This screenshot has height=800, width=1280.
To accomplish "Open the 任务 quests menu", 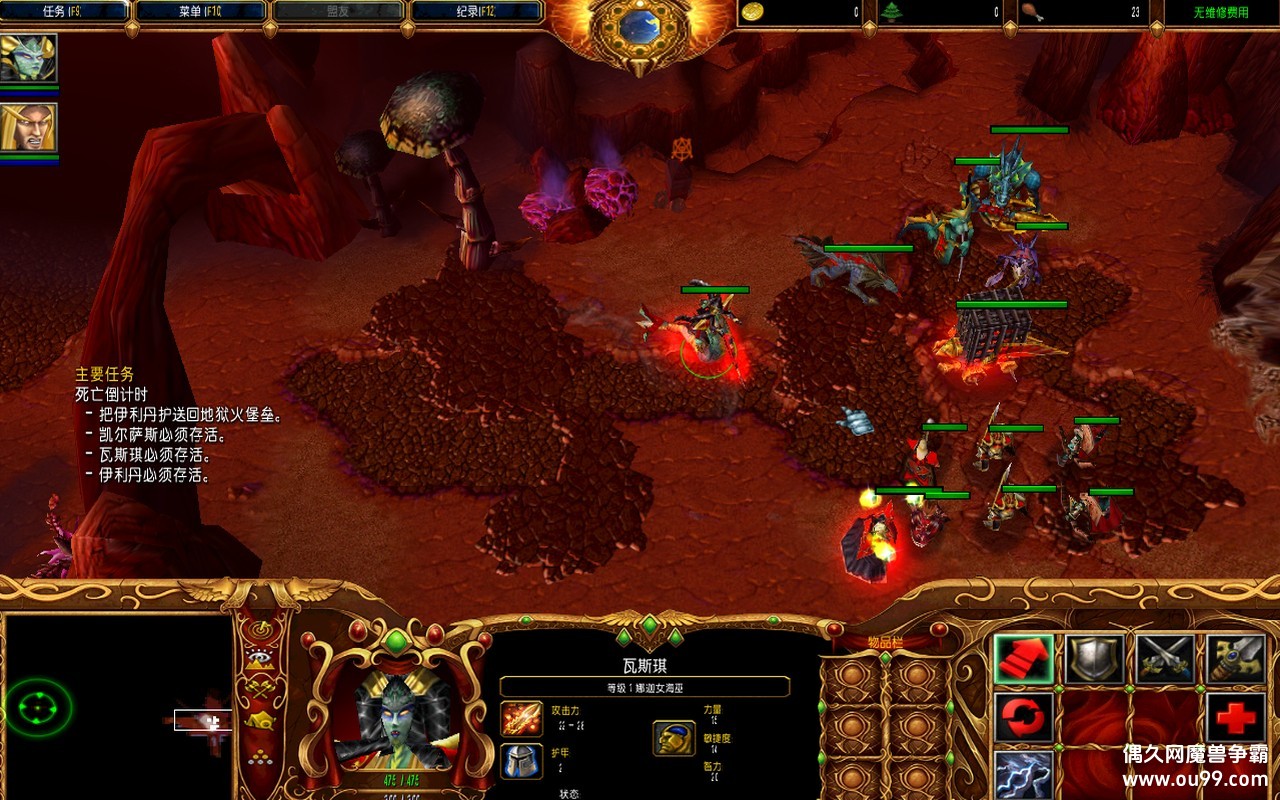I will pos(64,12).
